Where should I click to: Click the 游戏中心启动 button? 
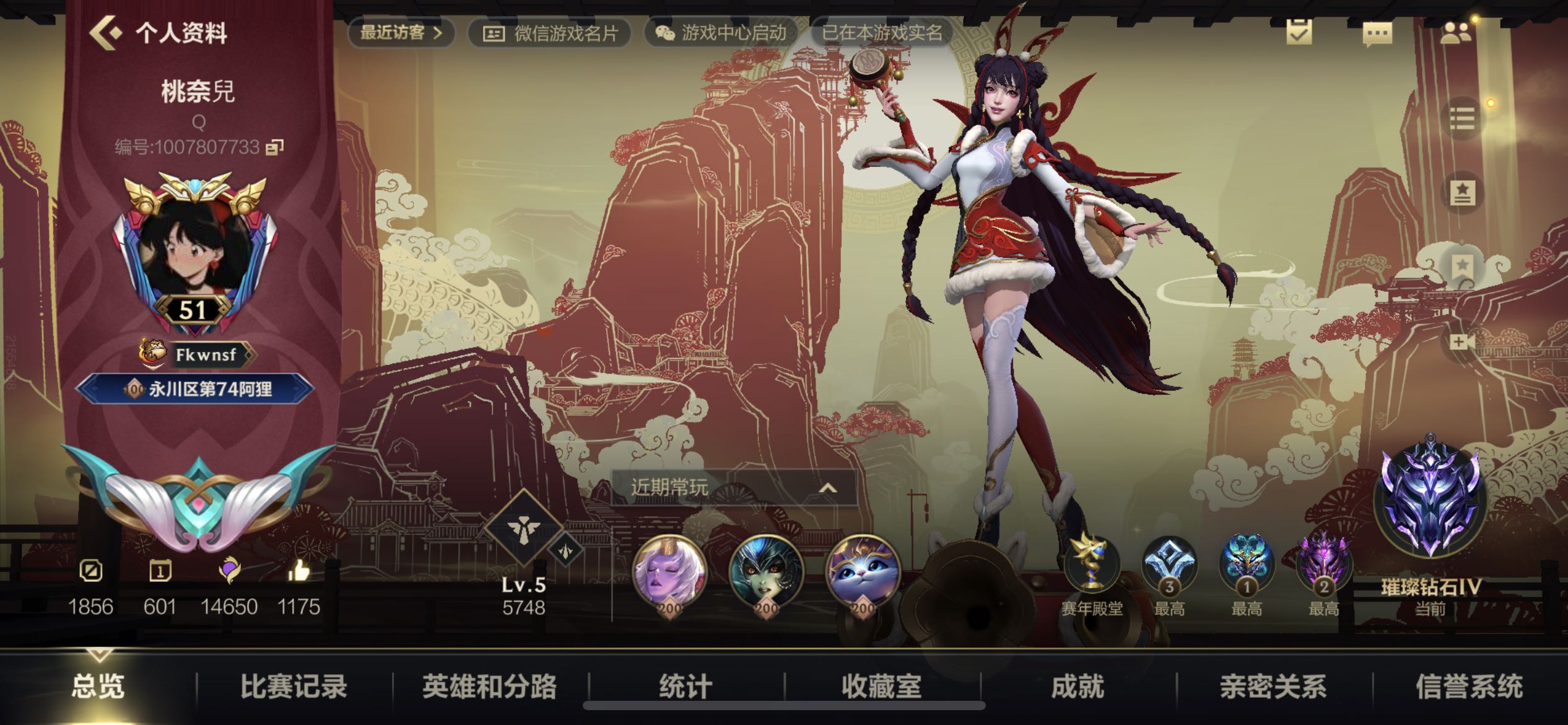click(721, 33)
